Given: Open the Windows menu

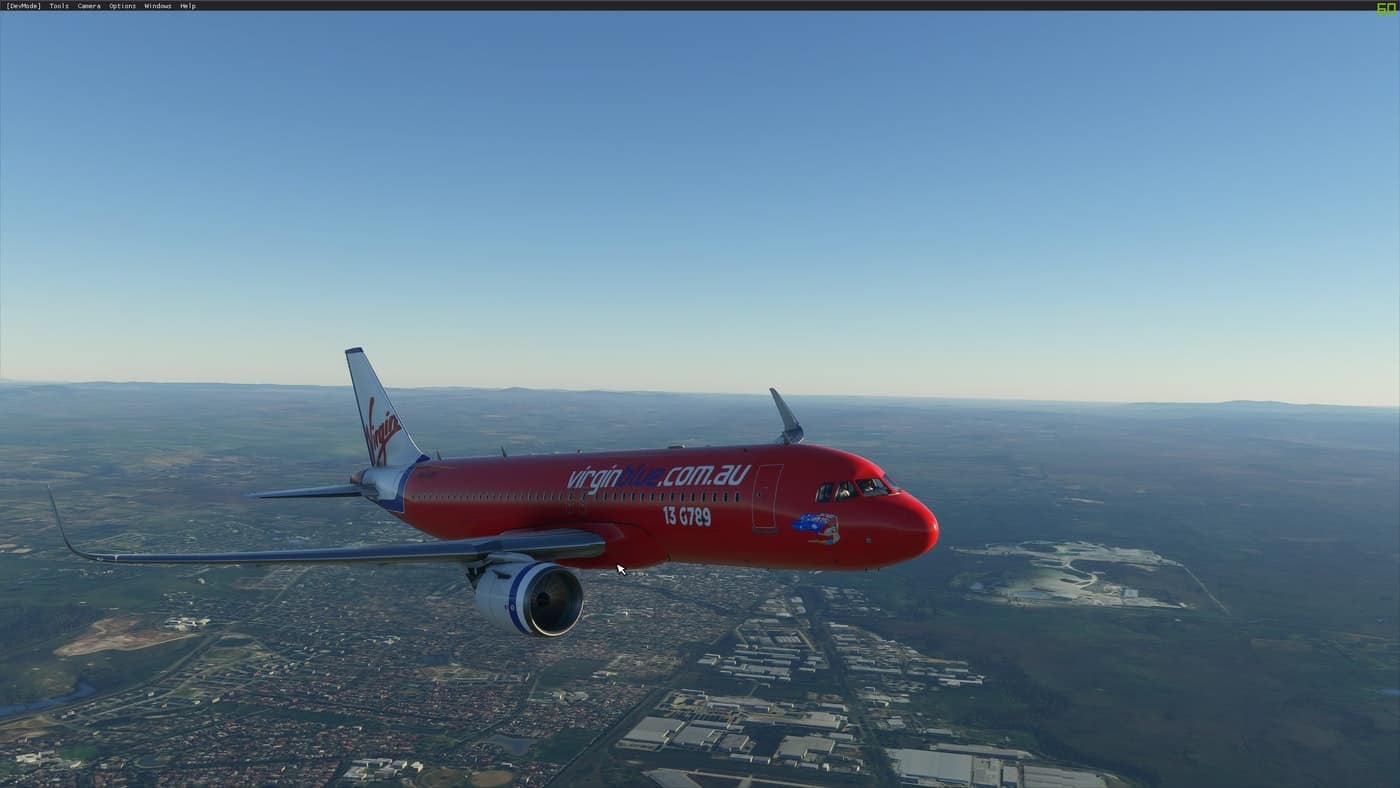Looking at the screenshot, I should pos(157,6).
